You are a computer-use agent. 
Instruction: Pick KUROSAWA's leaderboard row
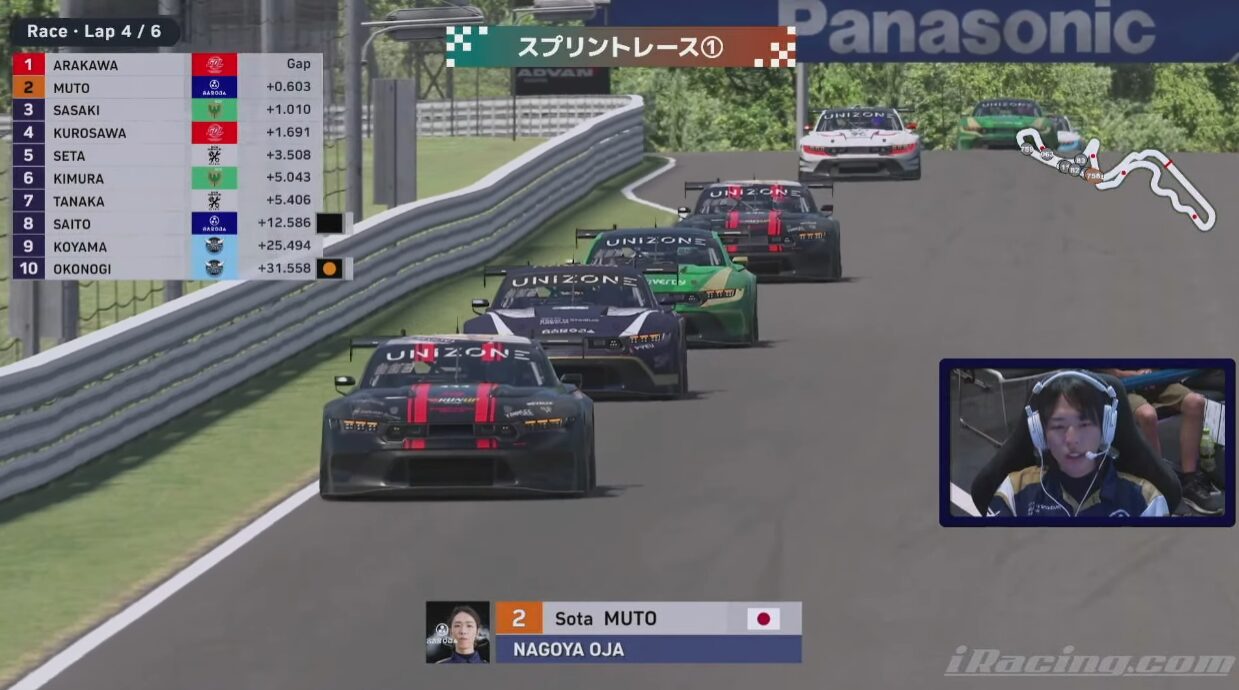(167, 132)
